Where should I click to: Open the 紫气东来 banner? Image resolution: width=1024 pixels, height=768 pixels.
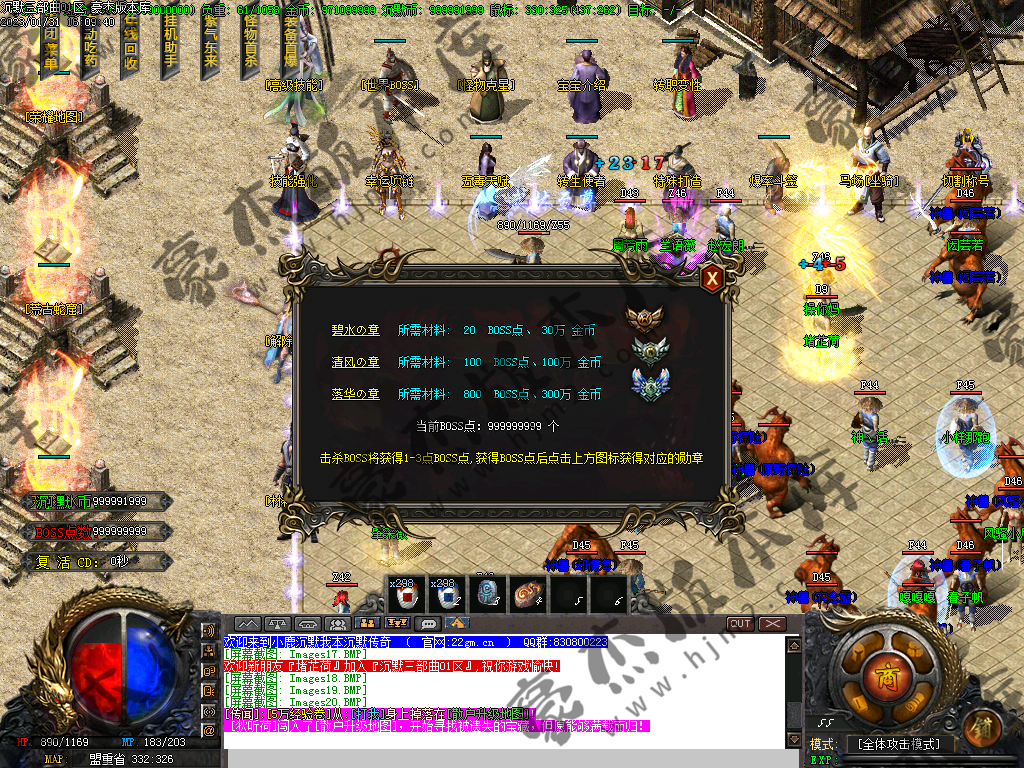coord(210,40)
